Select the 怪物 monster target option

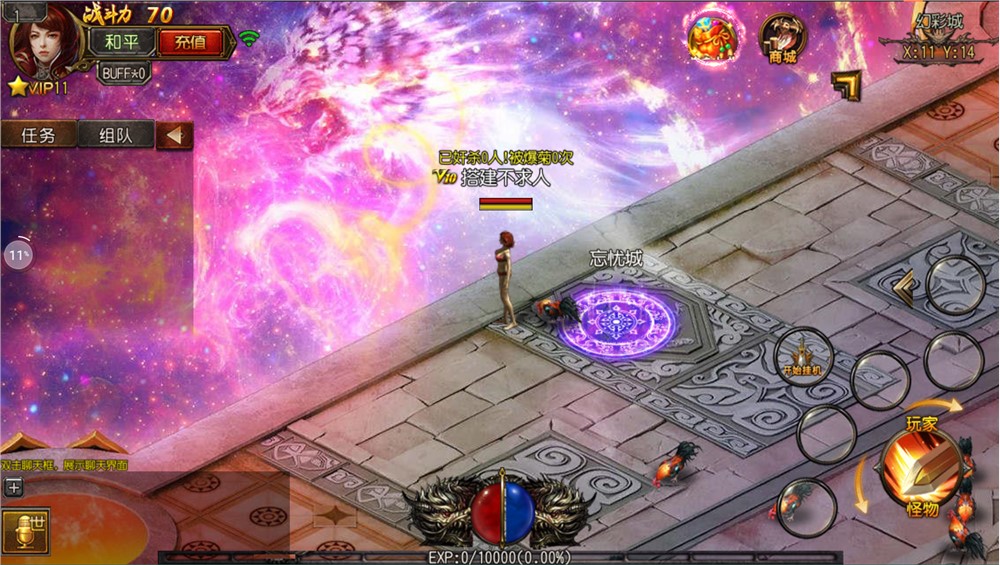tap(921, 509)
